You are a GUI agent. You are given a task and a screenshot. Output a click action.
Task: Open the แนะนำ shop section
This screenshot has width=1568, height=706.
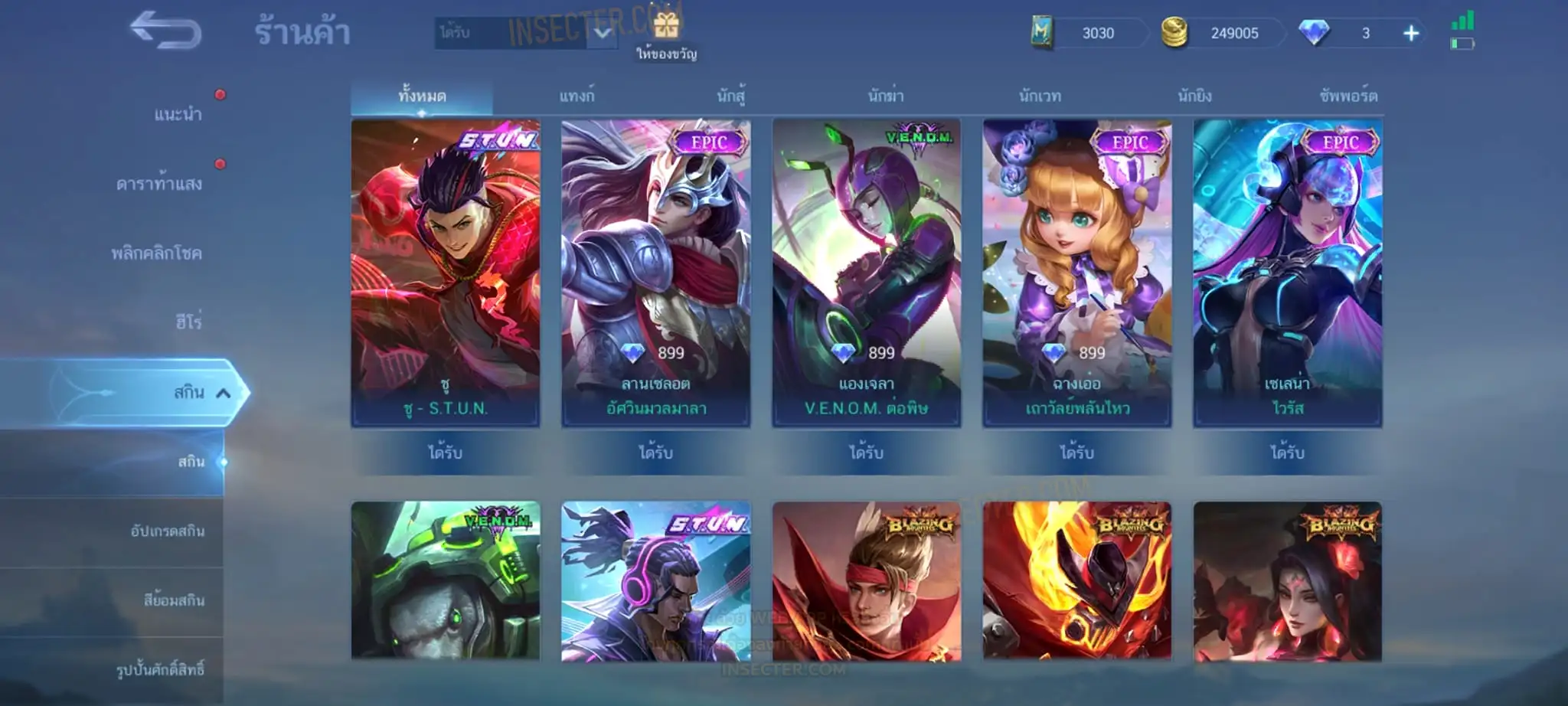click(178, 115)
